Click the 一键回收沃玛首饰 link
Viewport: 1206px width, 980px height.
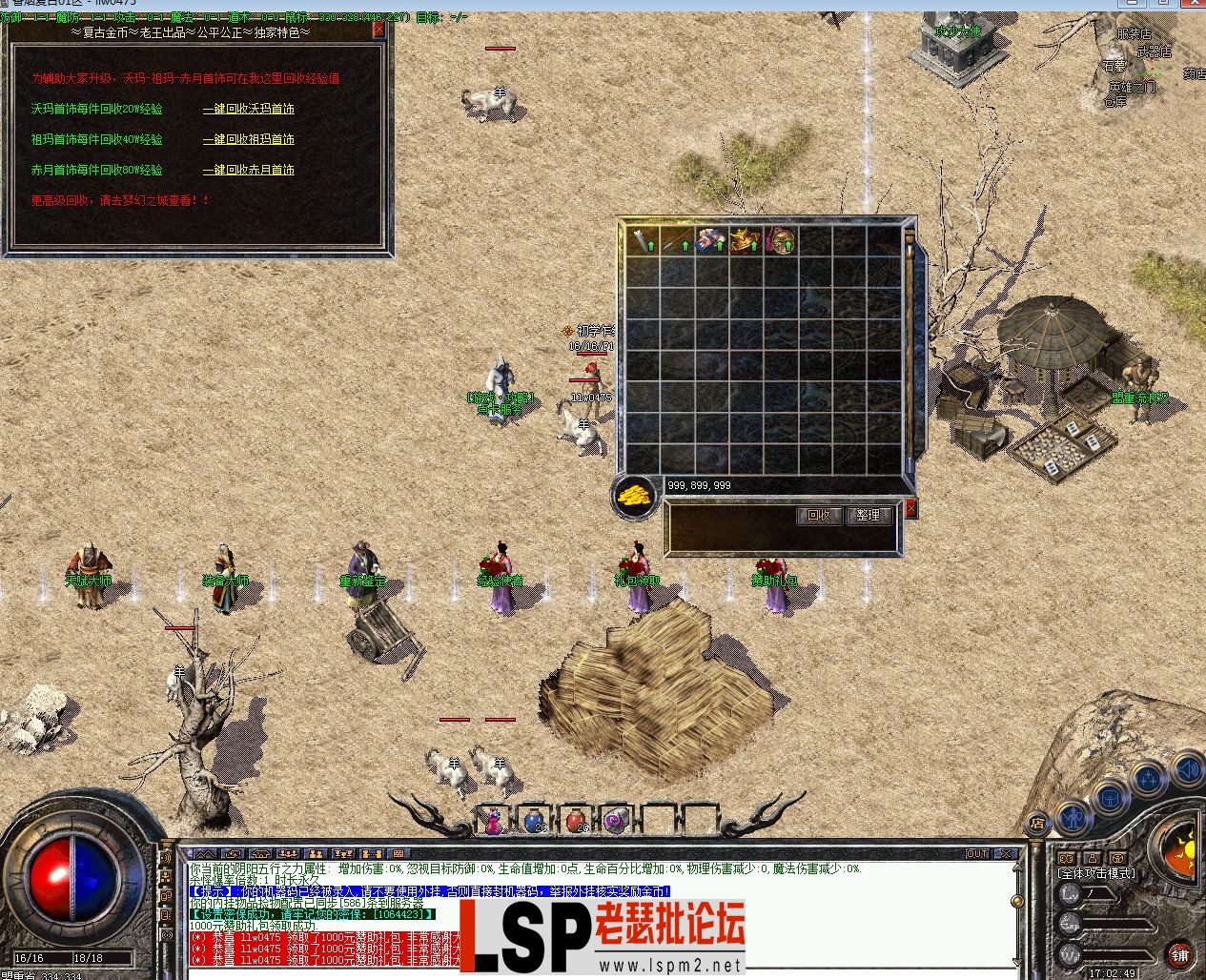(248, 110)
